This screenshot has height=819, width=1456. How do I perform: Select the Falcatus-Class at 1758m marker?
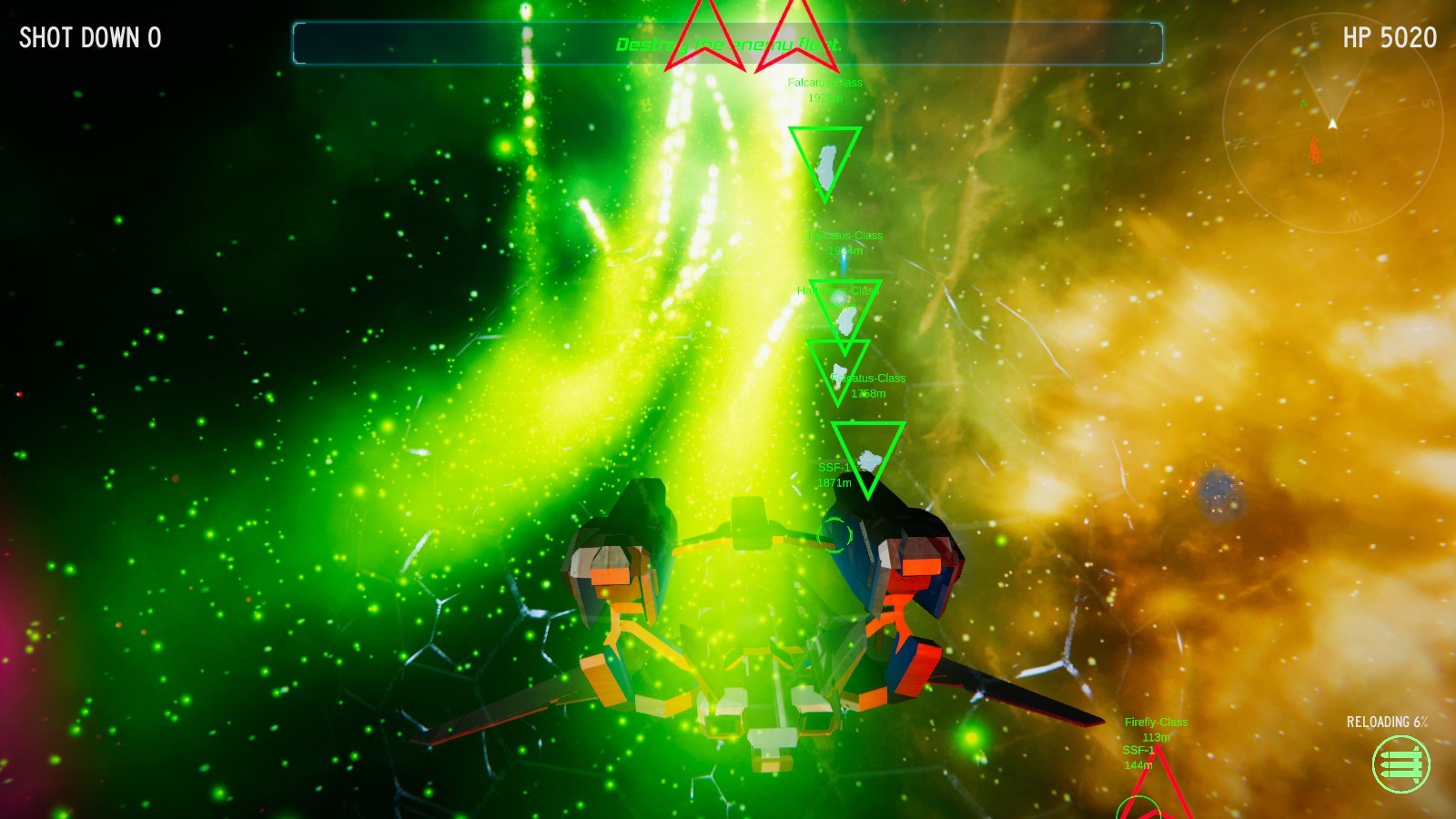click(839, 373)
